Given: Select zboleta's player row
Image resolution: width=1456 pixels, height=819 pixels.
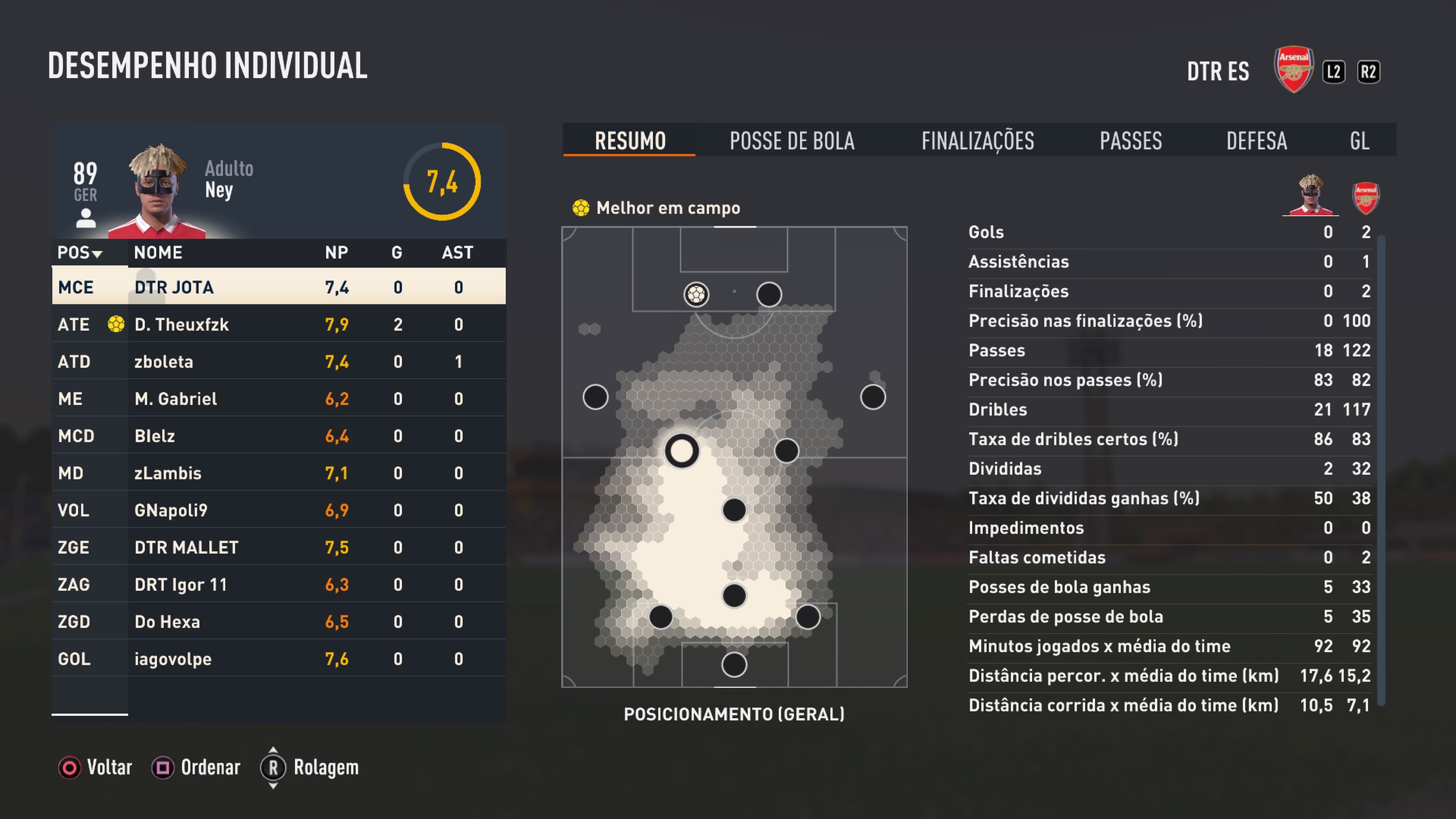Looking at the screenshot, I should point(279,362).
